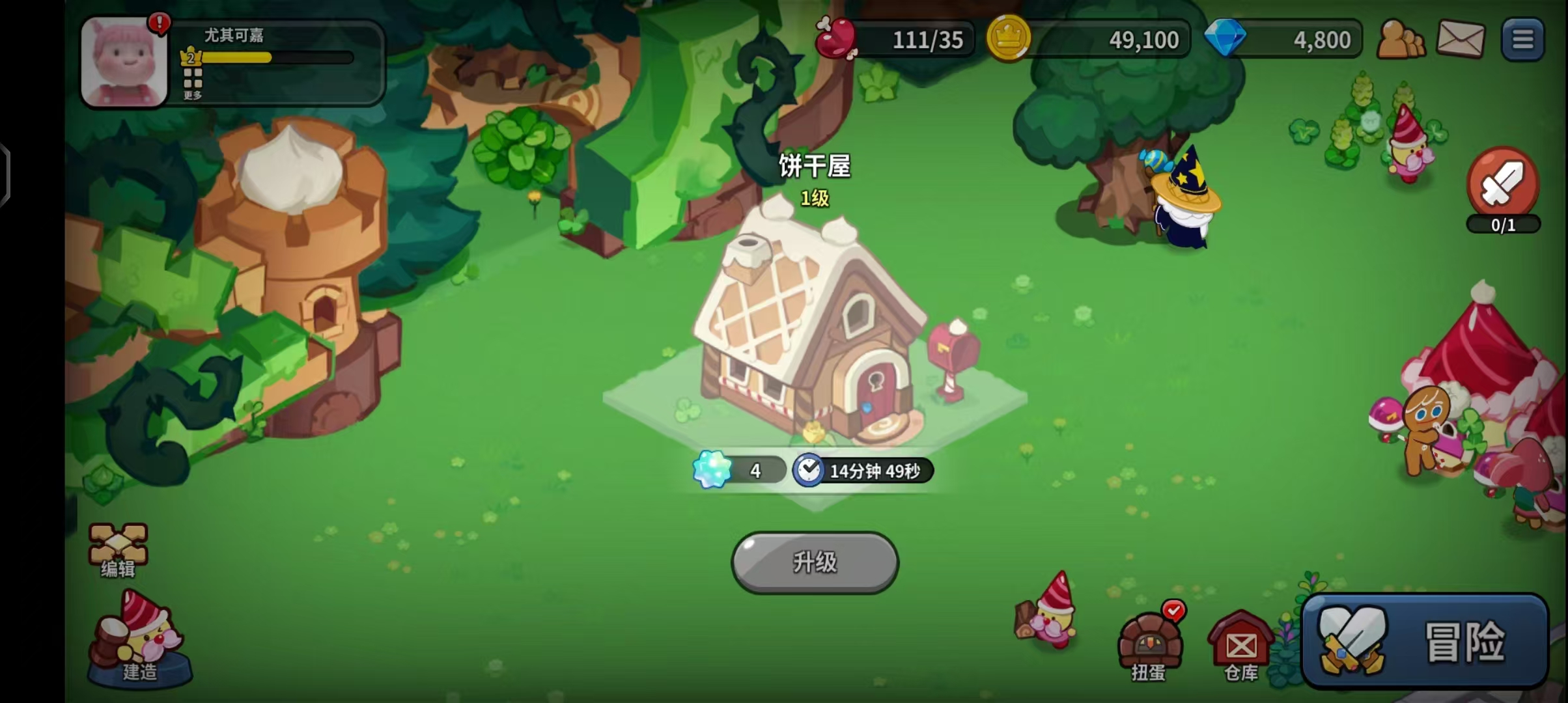Tap the gold crown coin counter
The image size is (1568, 703).
pyautogui.click(x=1089, y=40)
